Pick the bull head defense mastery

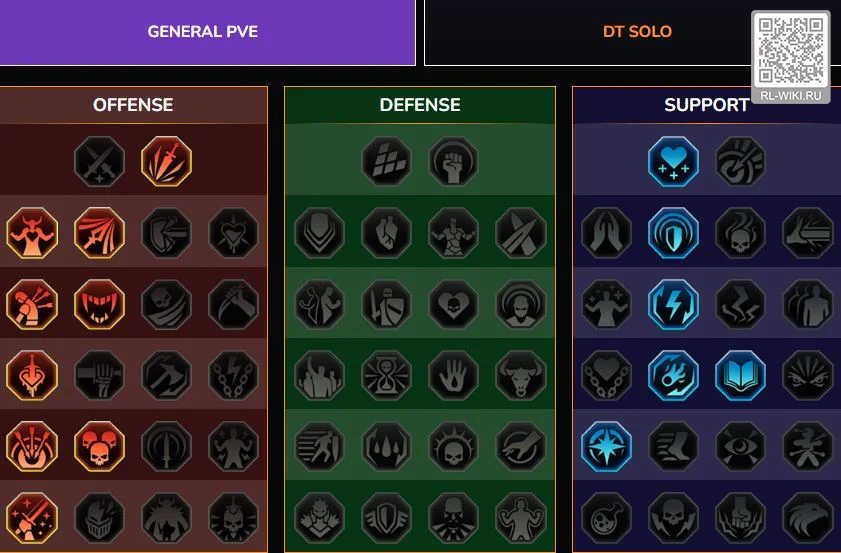tap(521, 375)
